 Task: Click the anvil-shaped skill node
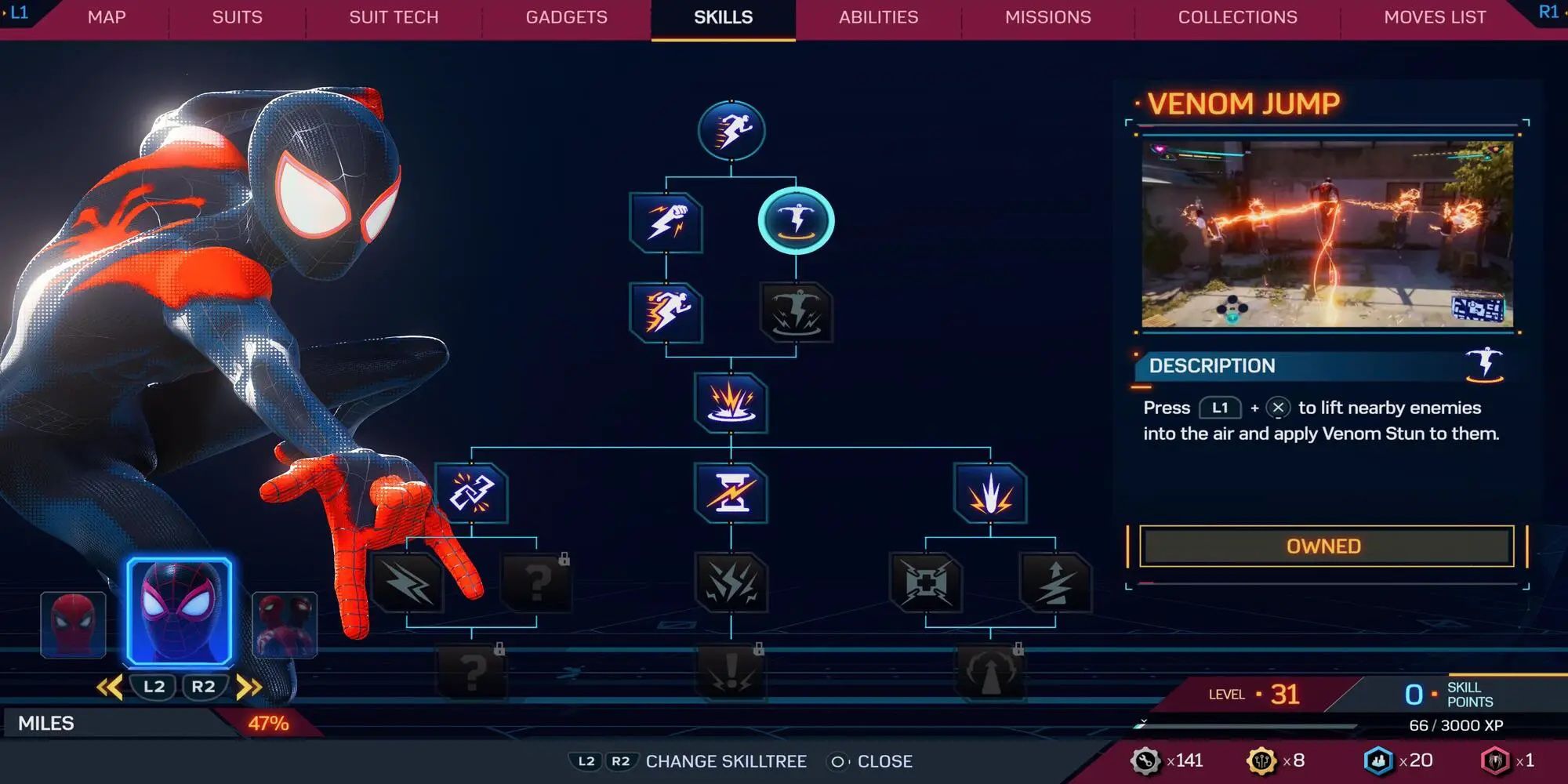pos(729,494)
